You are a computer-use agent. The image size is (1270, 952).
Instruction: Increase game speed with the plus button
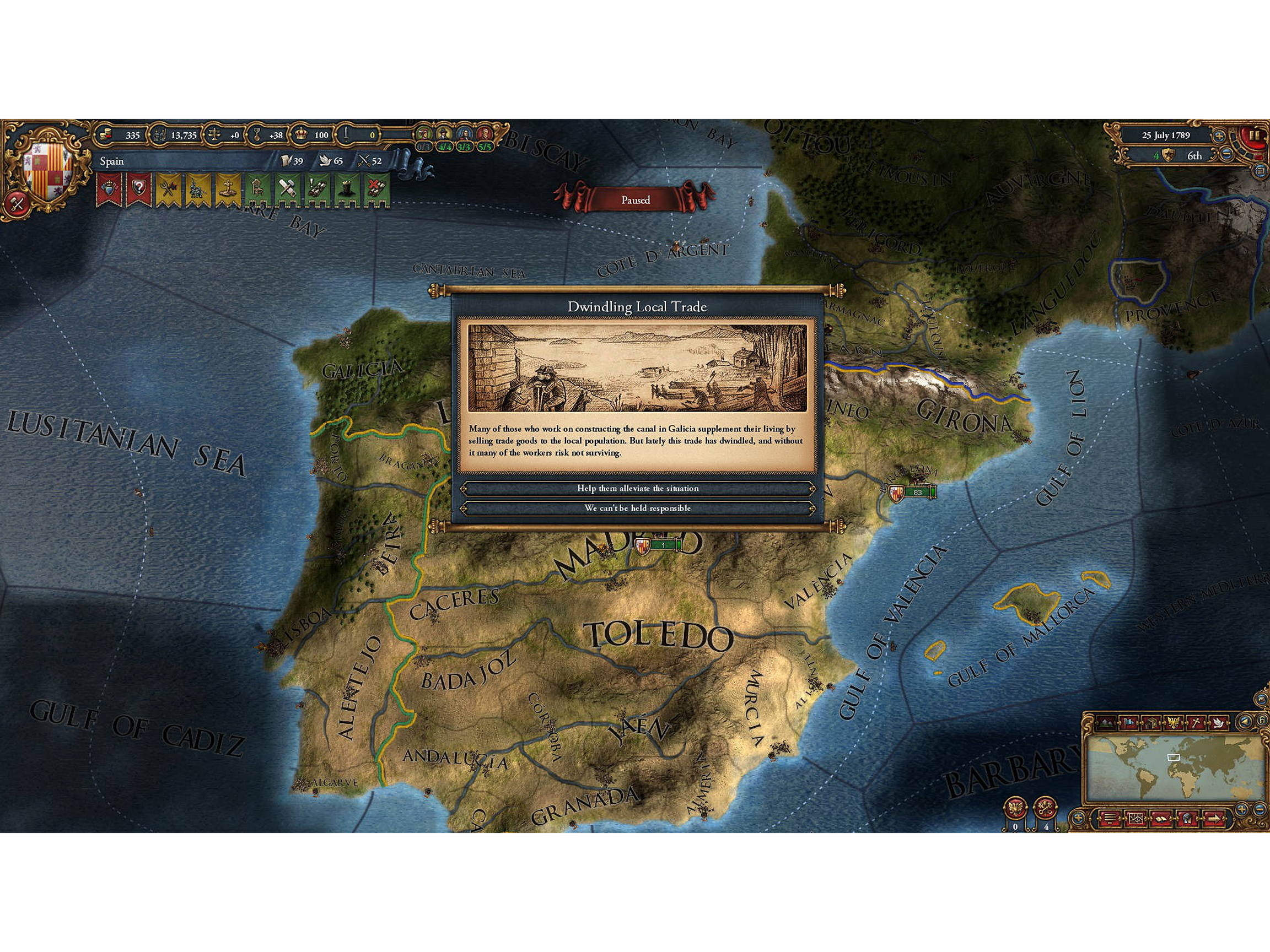point(1219,137)
